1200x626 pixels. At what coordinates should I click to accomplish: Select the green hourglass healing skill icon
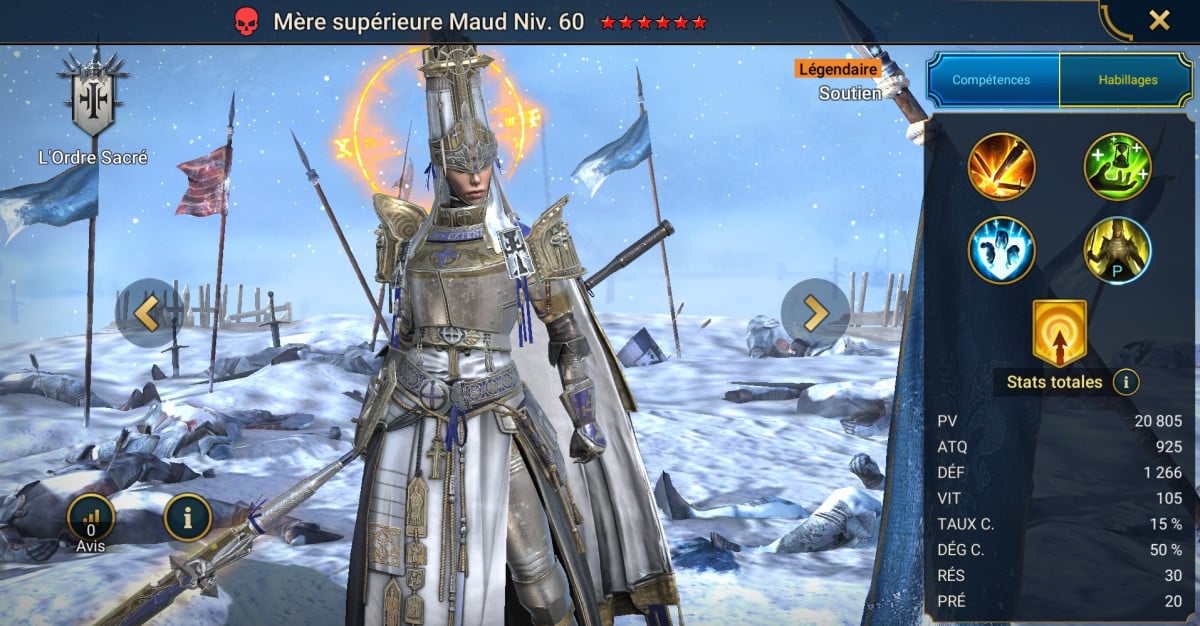pyautogui.click(x=1118, y=167)
